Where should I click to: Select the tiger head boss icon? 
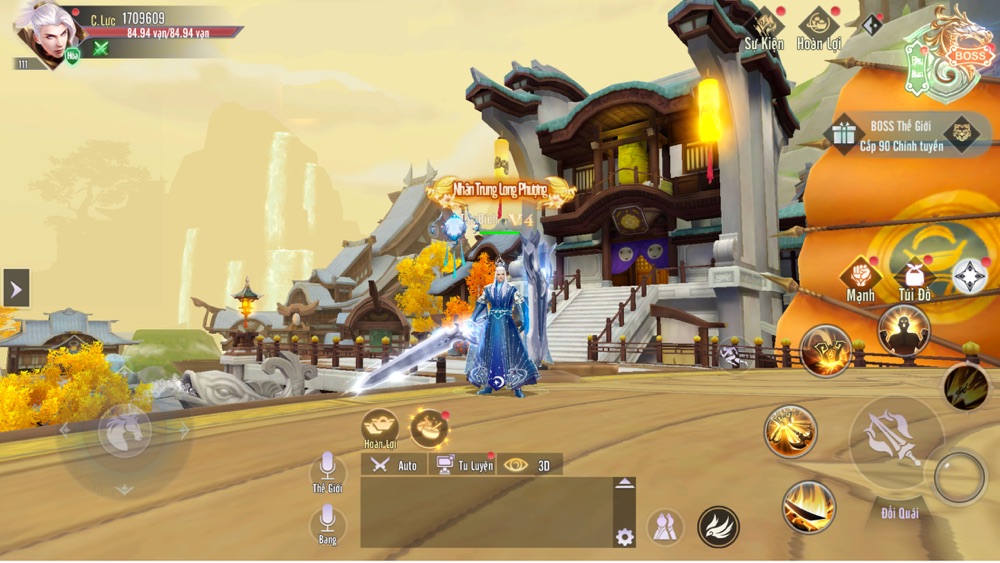click(x=962, y=134)
